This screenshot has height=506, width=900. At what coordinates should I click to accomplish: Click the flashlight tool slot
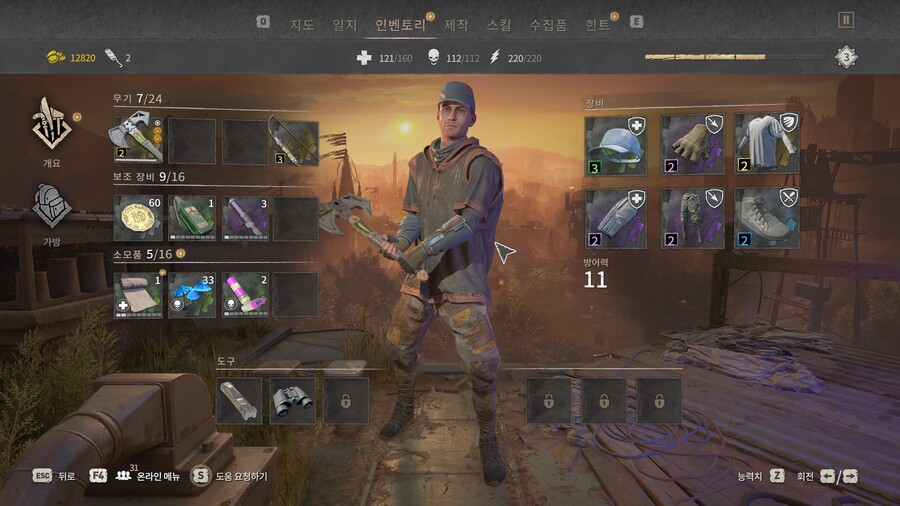[x=239, y=400]
